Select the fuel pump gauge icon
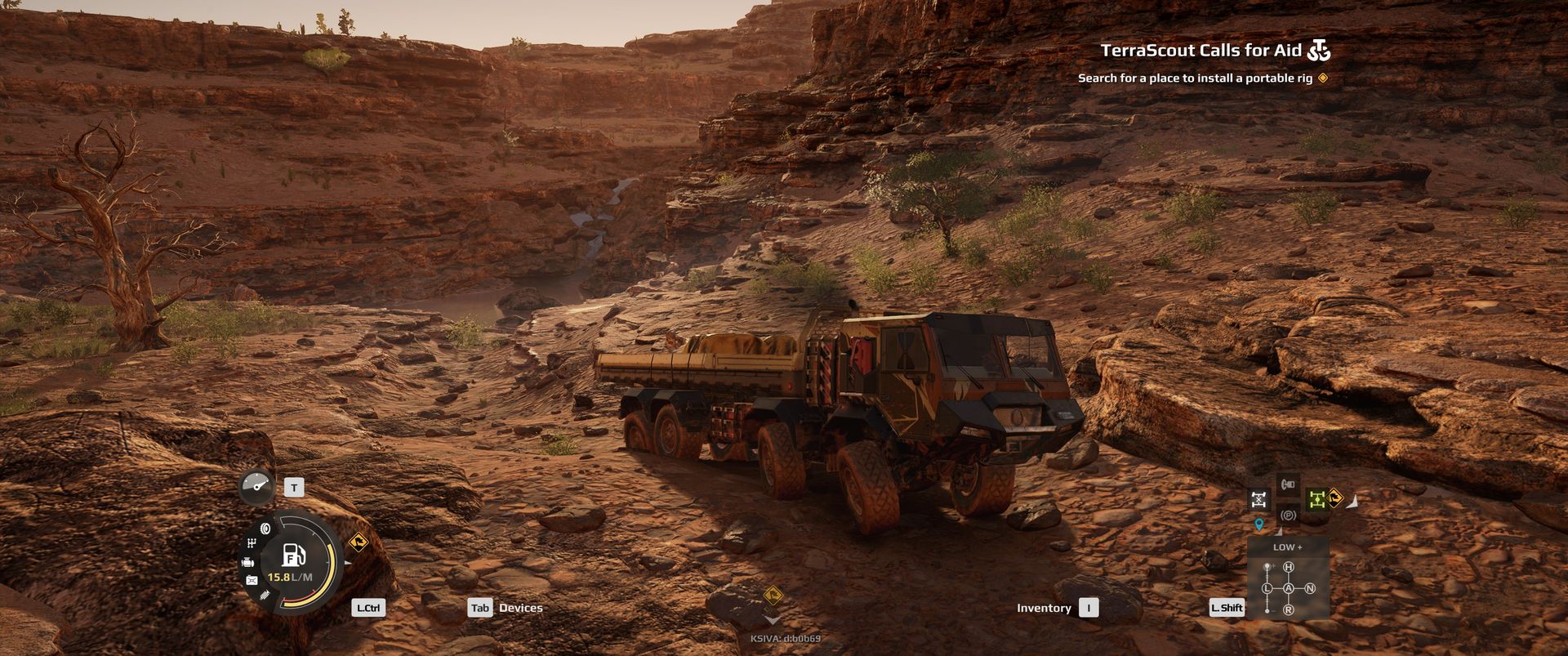 click(x=293, y=556)
